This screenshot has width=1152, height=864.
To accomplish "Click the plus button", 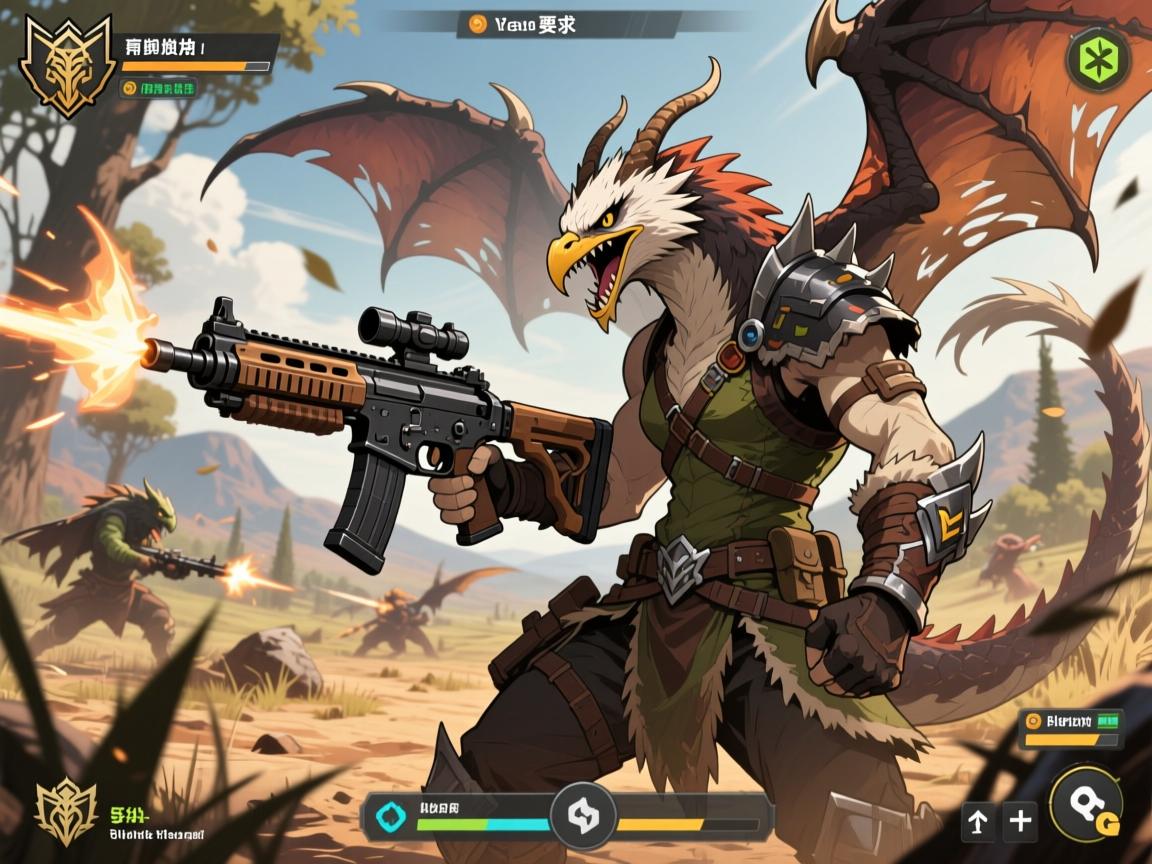I will click(1020, 821).
